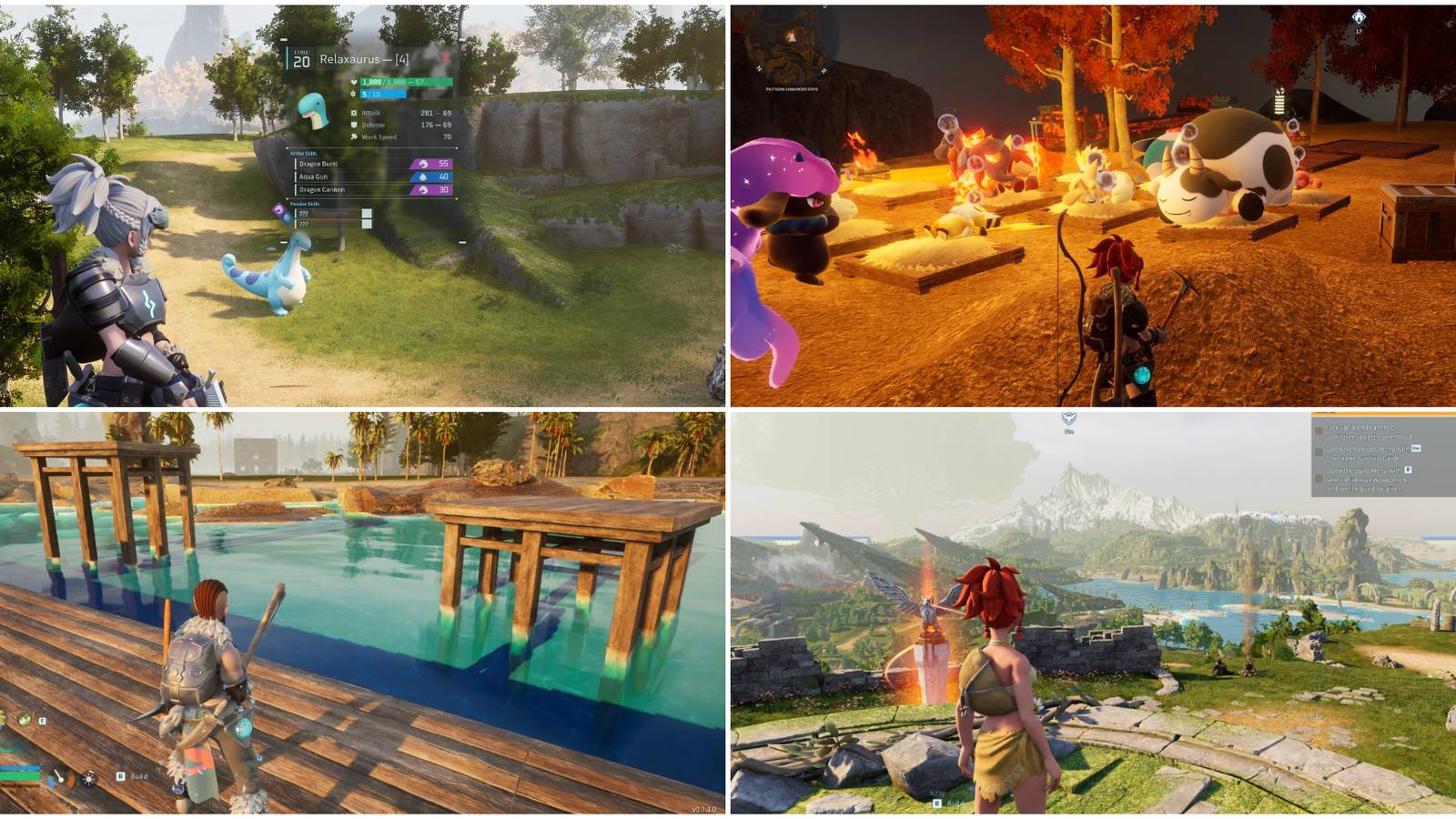Select the Active Skills header
1456x819 pixels.
(303, 153)
